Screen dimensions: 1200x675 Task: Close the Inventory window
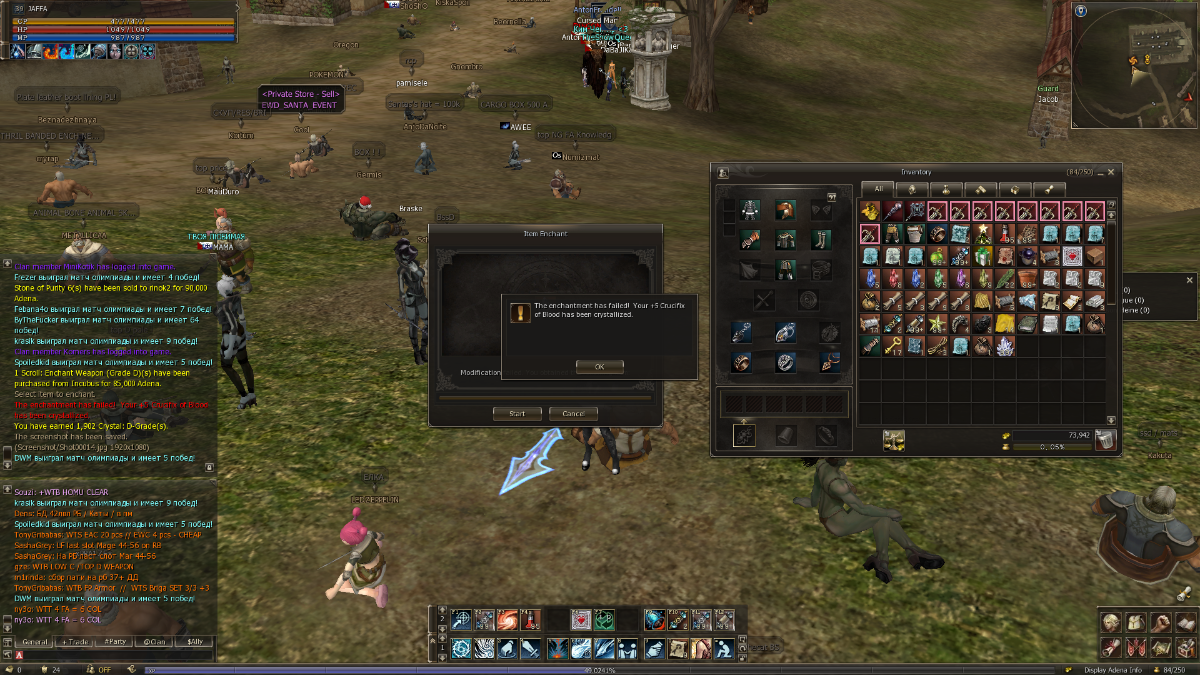(x=1112, y=172)
